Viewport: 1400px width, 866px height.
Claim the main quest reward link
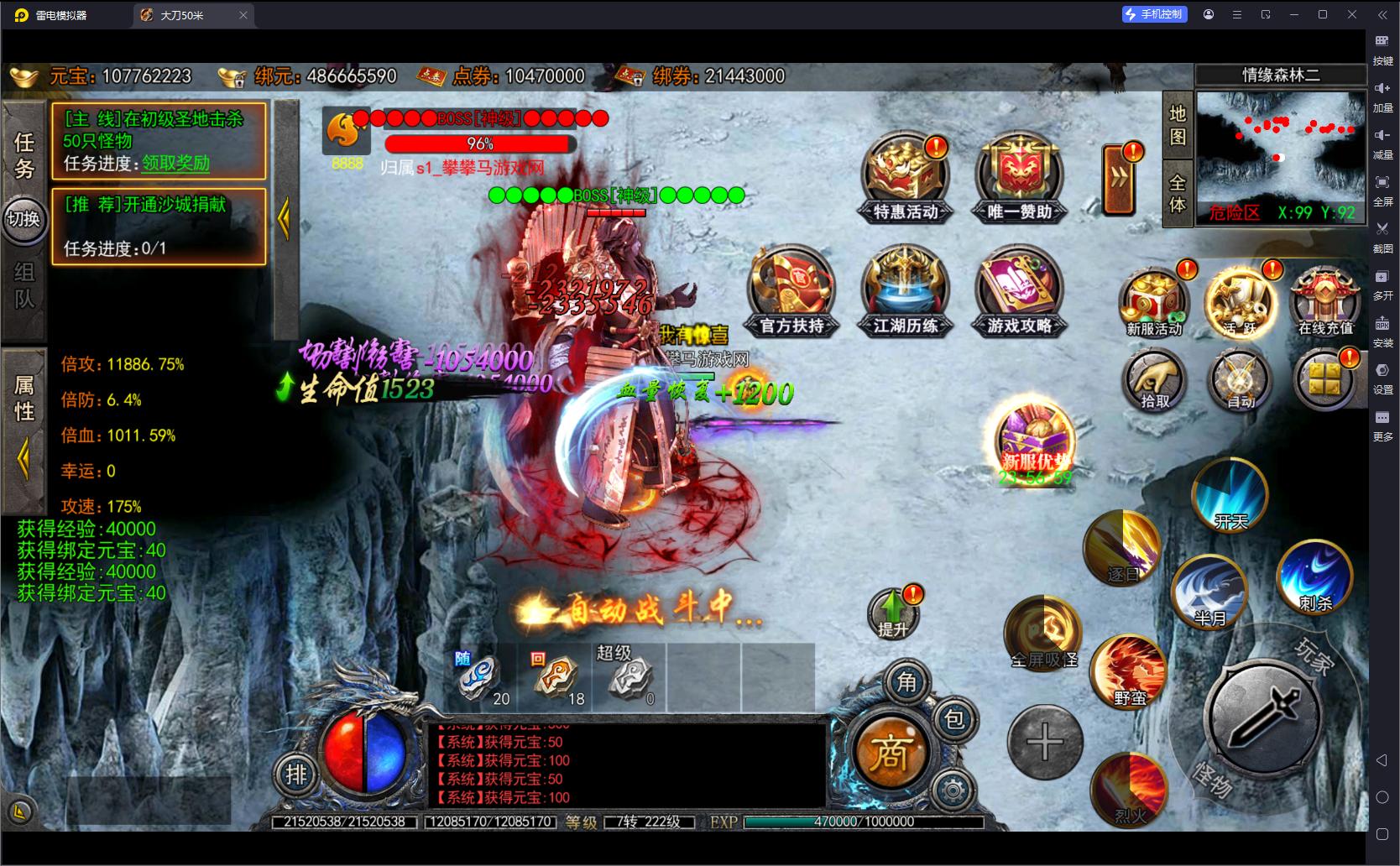click(x=175, y=163)
